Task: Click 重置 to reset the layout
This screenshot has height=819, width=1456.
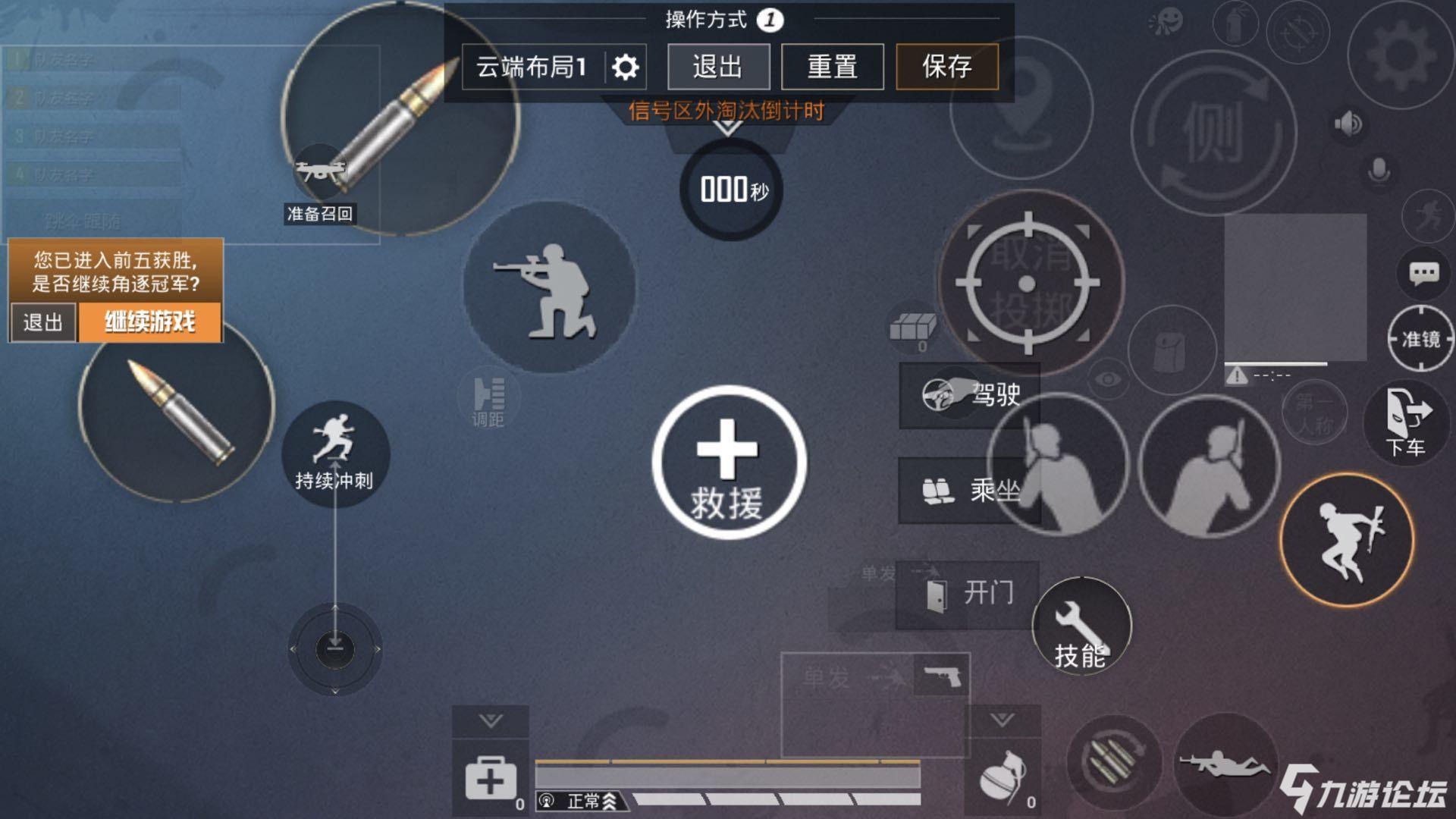Action: coord(833,67)
